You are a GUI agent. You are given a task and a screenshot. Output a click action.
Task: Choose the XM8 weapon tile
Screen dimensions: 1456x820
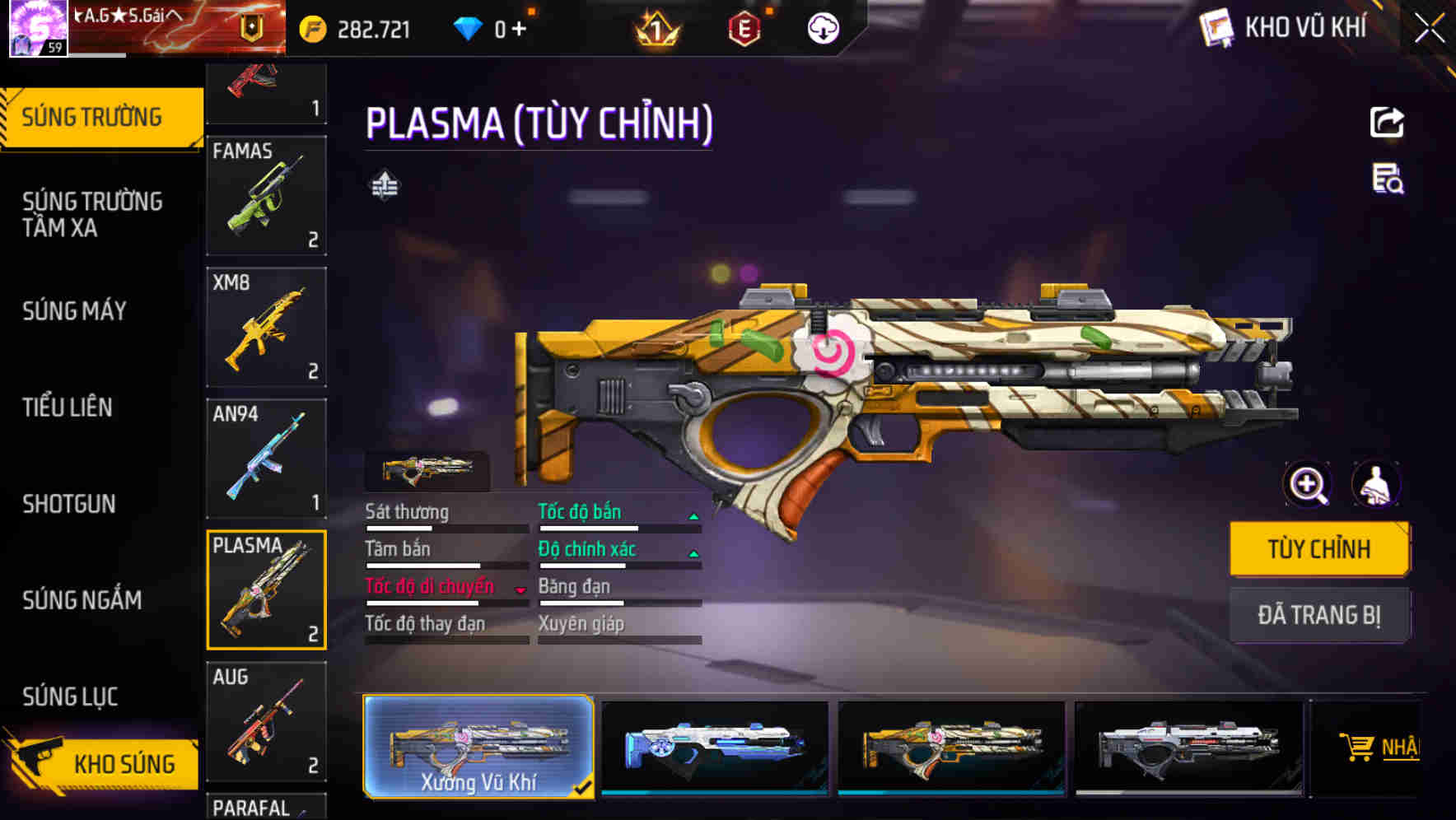[x=266, y=327]
